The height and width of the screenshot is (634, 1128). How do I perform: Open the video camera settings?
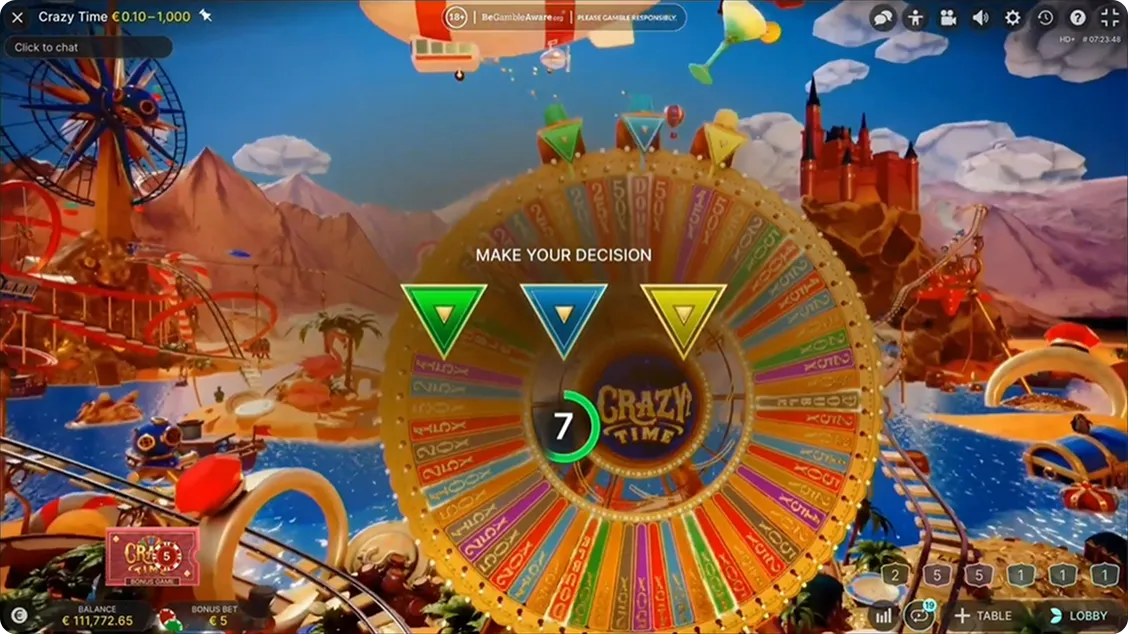948,18
